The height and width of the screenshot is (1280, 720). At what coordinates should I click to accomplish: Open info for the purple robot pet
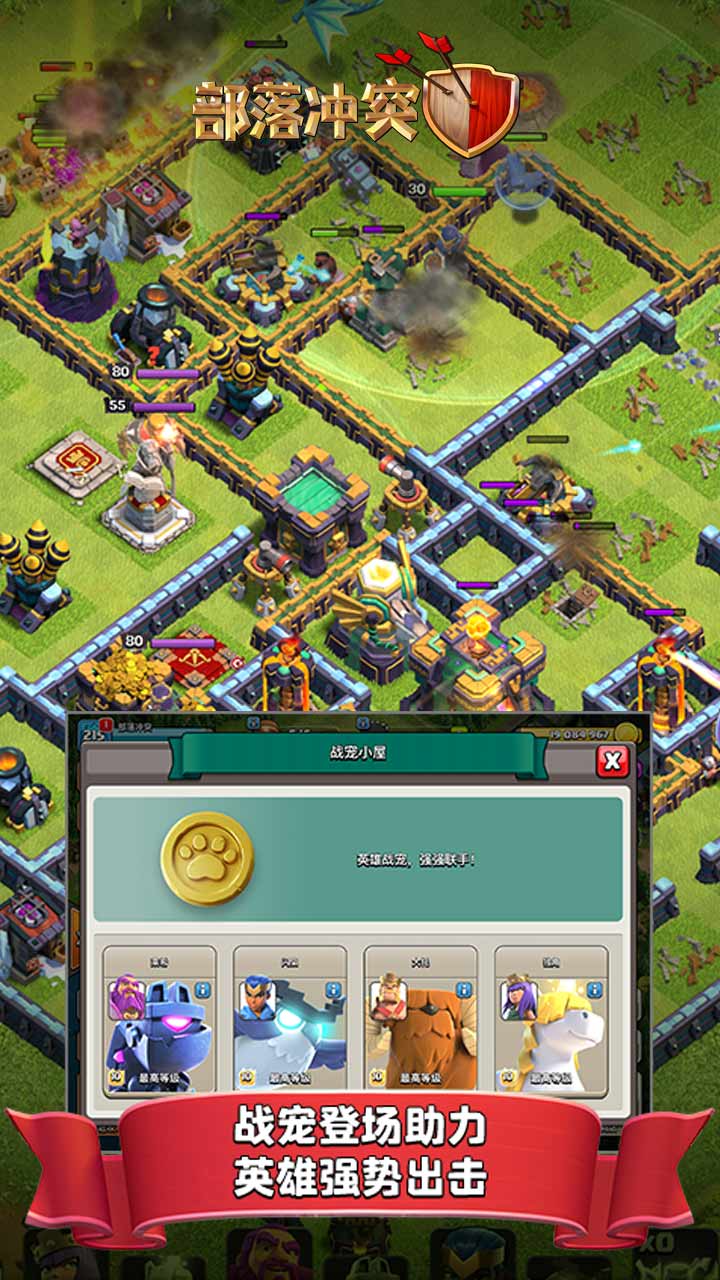pos(203,990)
